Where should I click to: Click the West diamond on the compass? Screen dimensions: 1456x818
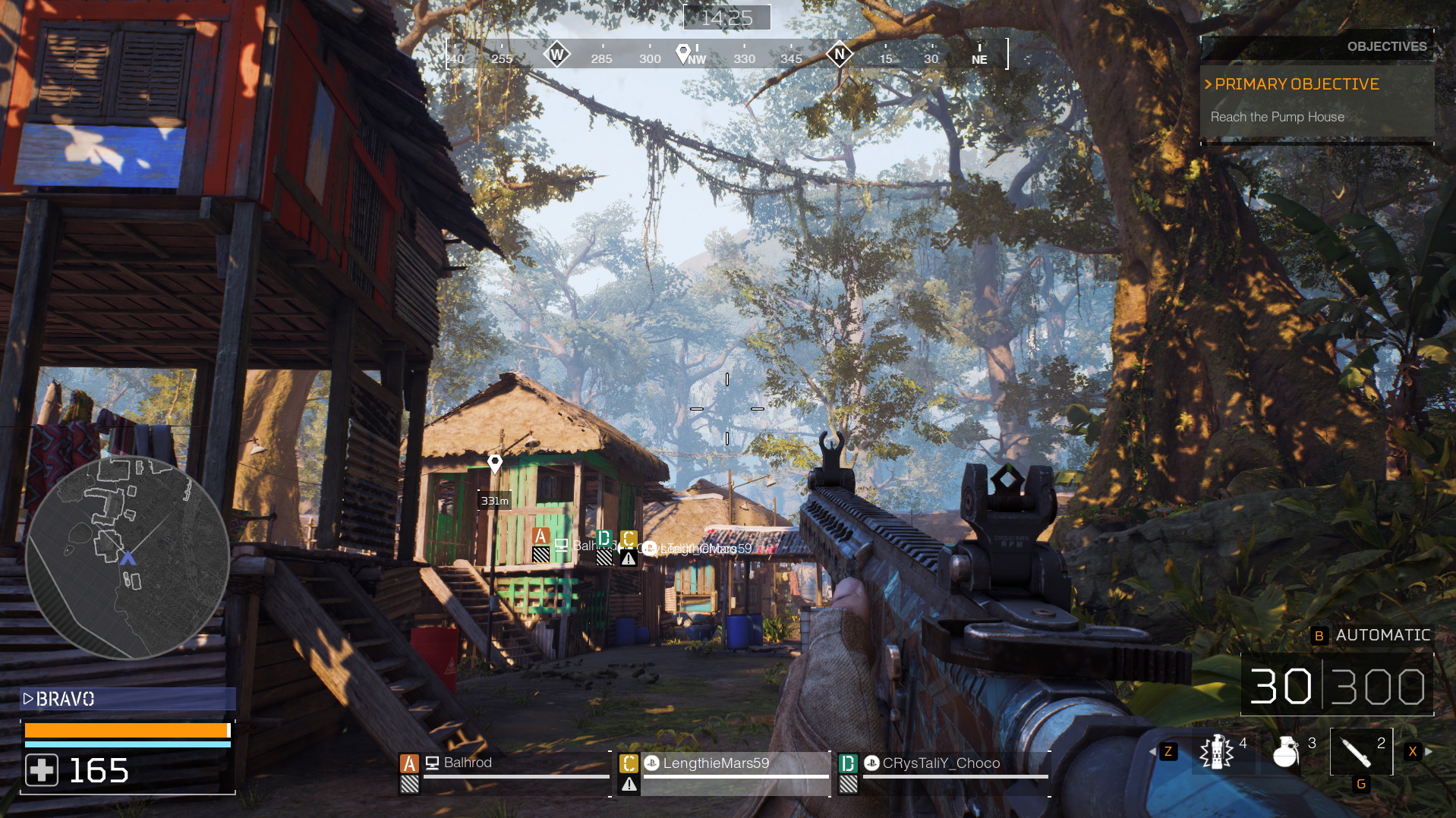[556, 55]
